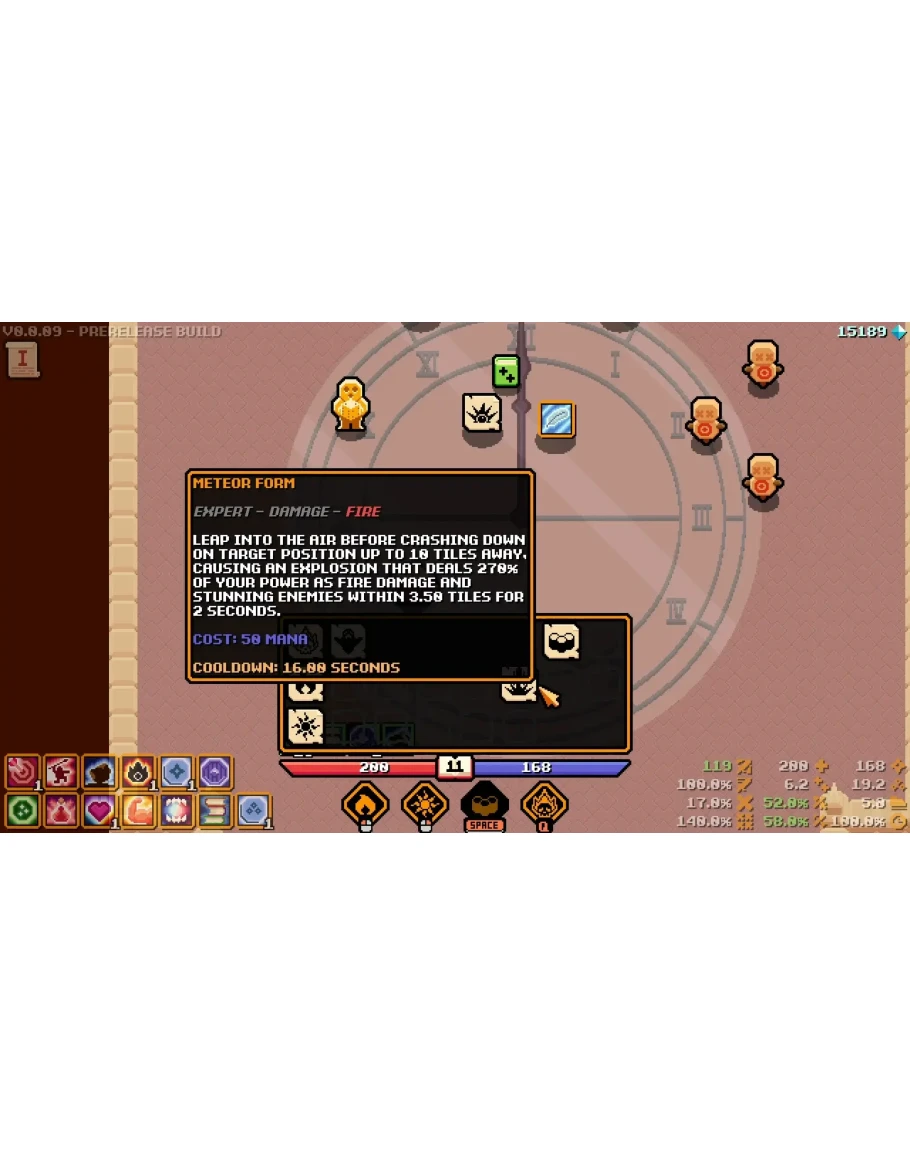Activate the sun burst ability on the hotbar
910x1155 pixels.
425,803
